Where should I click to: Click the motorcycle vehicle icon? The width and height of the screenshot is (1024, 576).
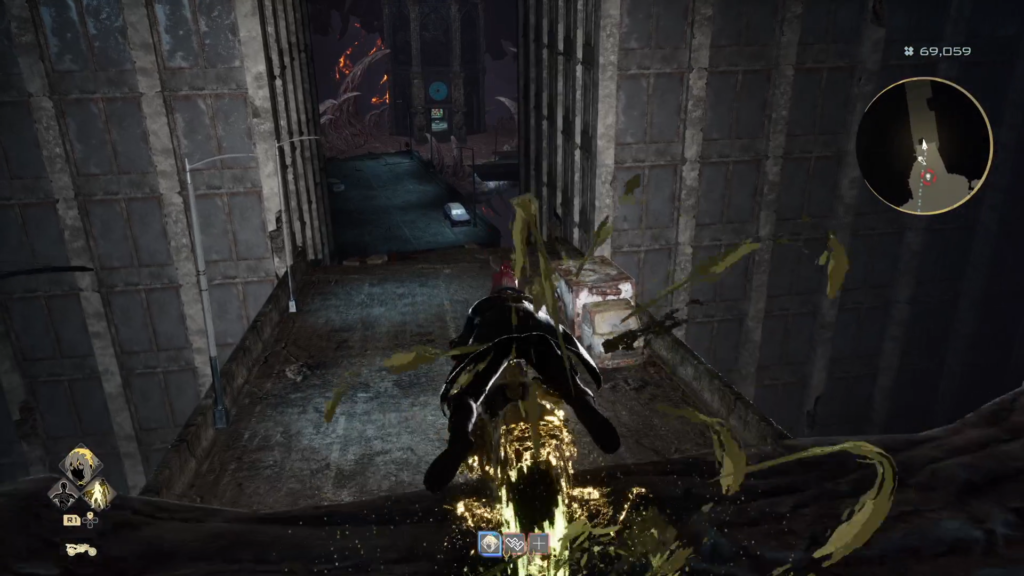80,549
